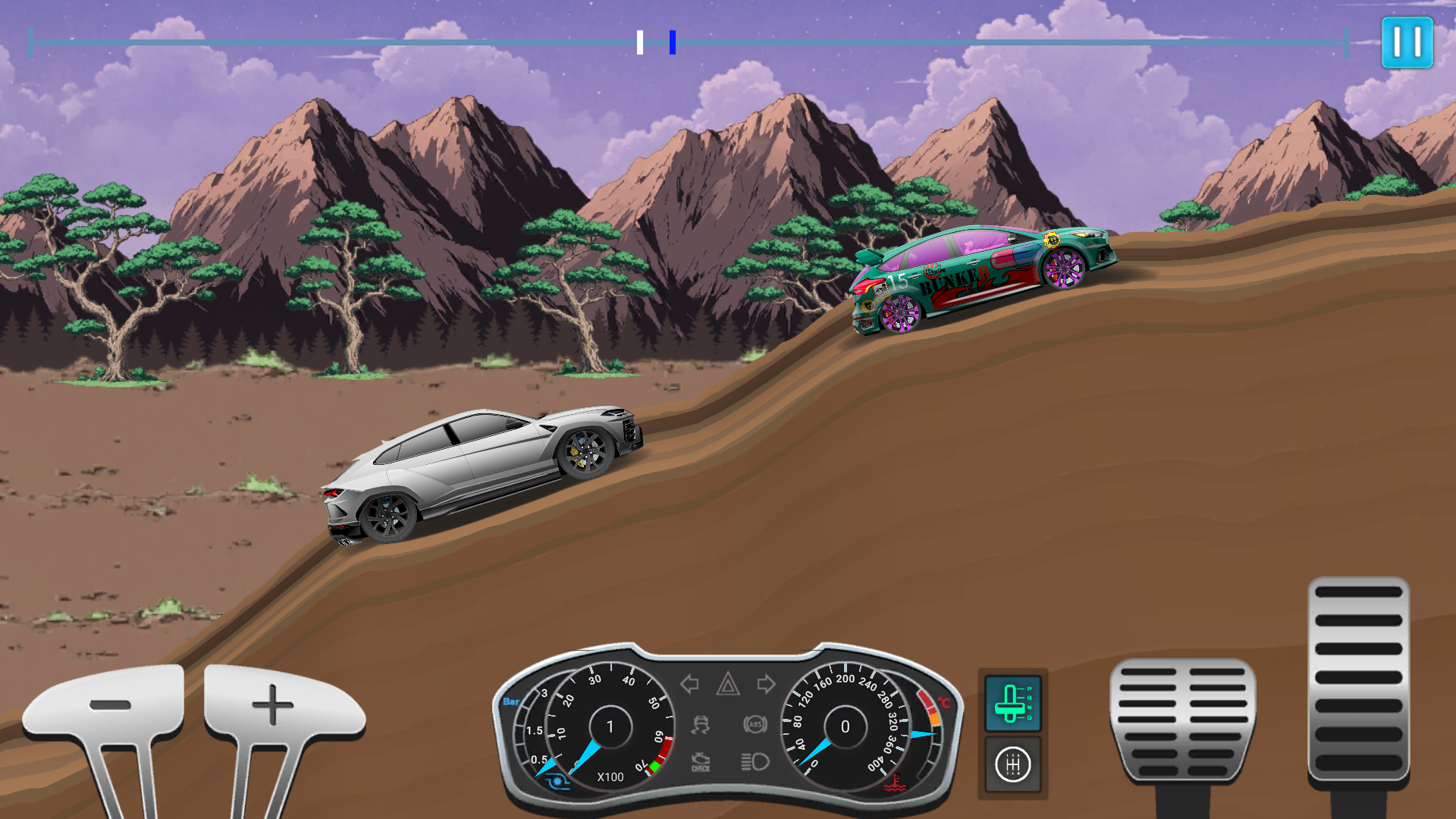The image size is (1456, 819).
Task: Click the white marker on the race progress bar
Action: 639,43
